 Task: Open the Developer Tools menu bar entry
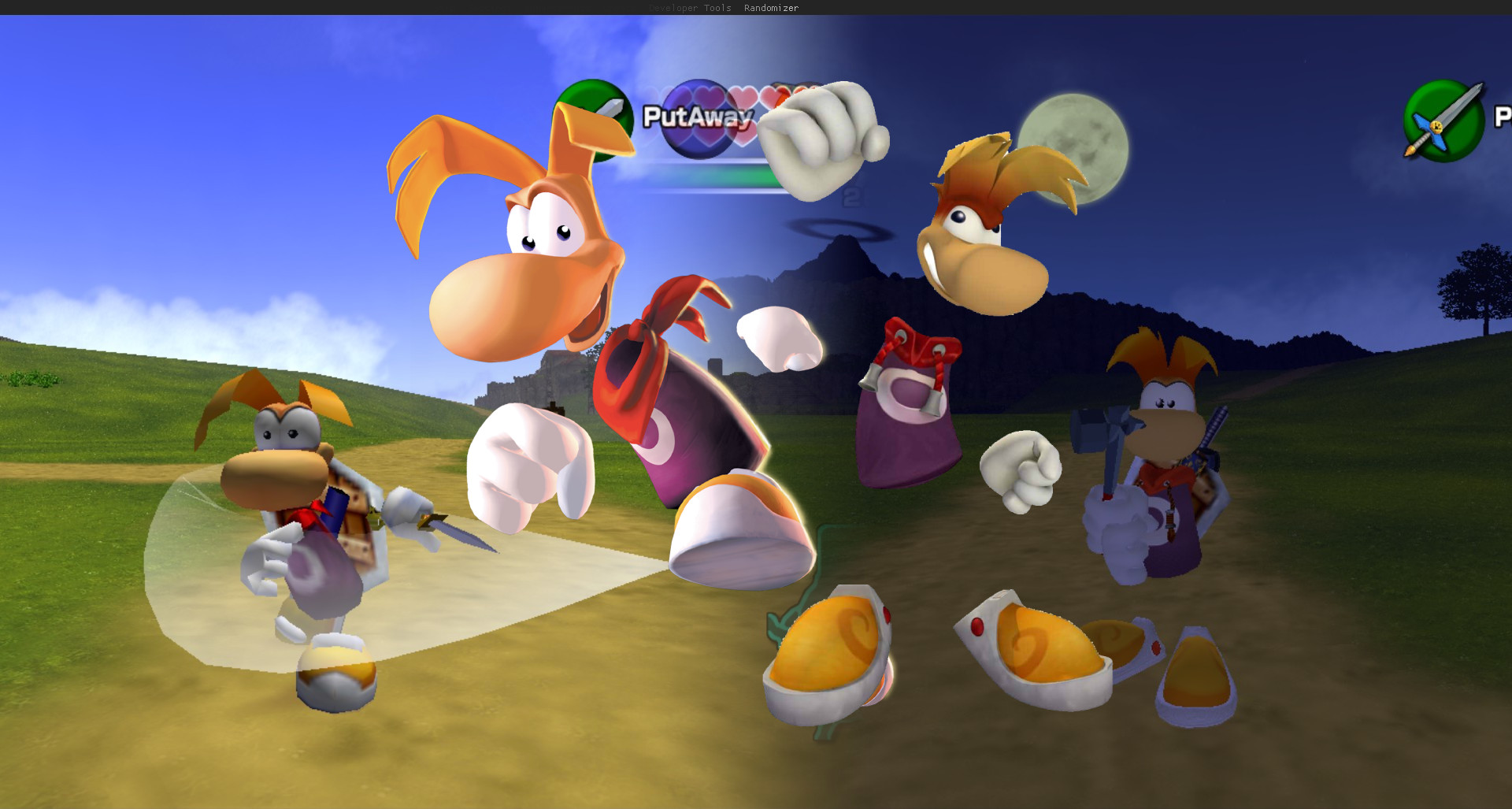(689, 8)
